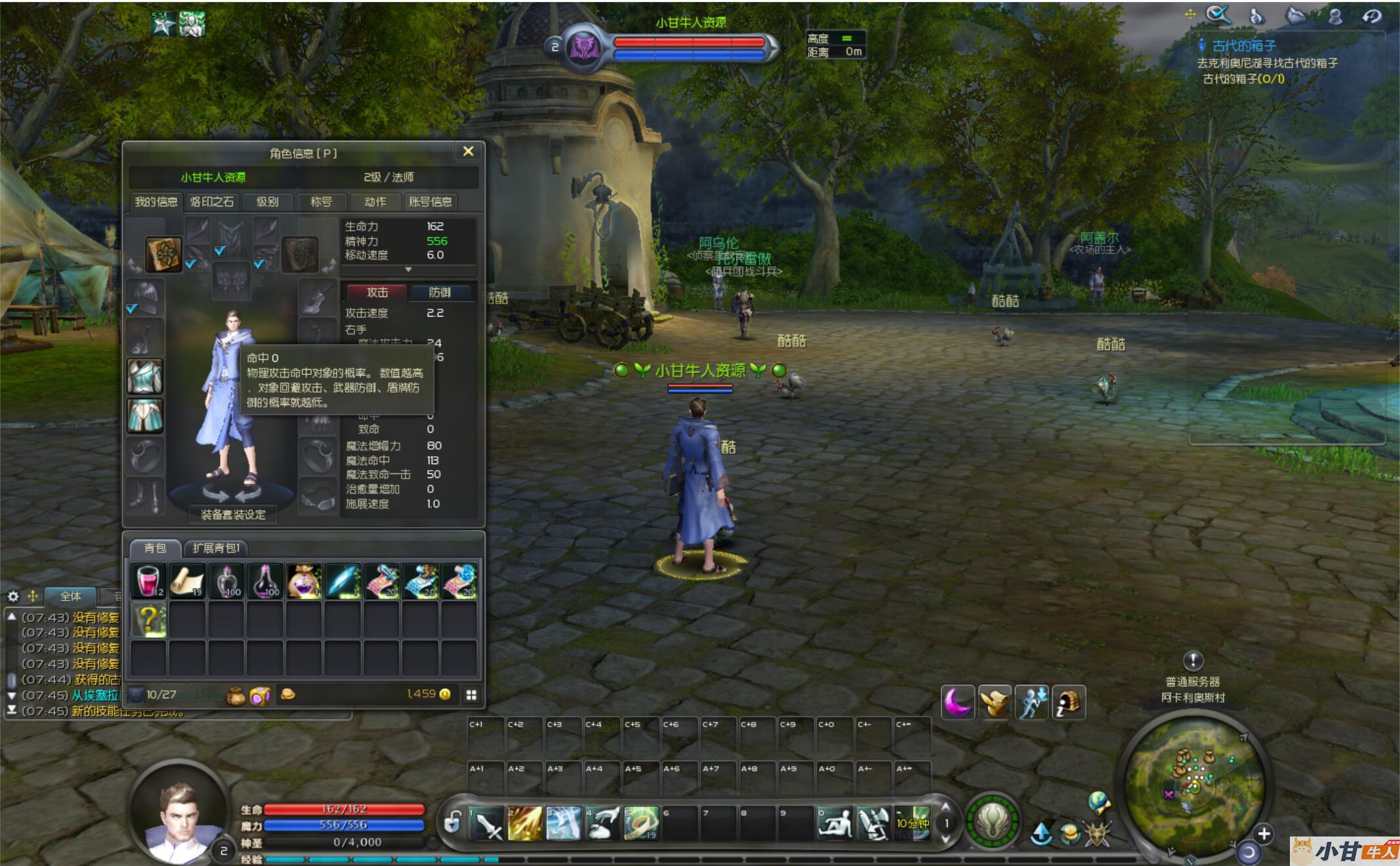The image size is (1400, 866).
Task: Click the equipped blue robe top slot
Action: 145,376
